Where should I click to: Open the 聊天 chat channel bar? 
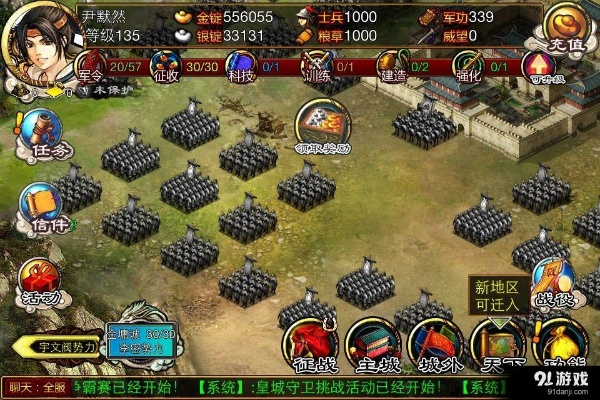tap(35, 386)
